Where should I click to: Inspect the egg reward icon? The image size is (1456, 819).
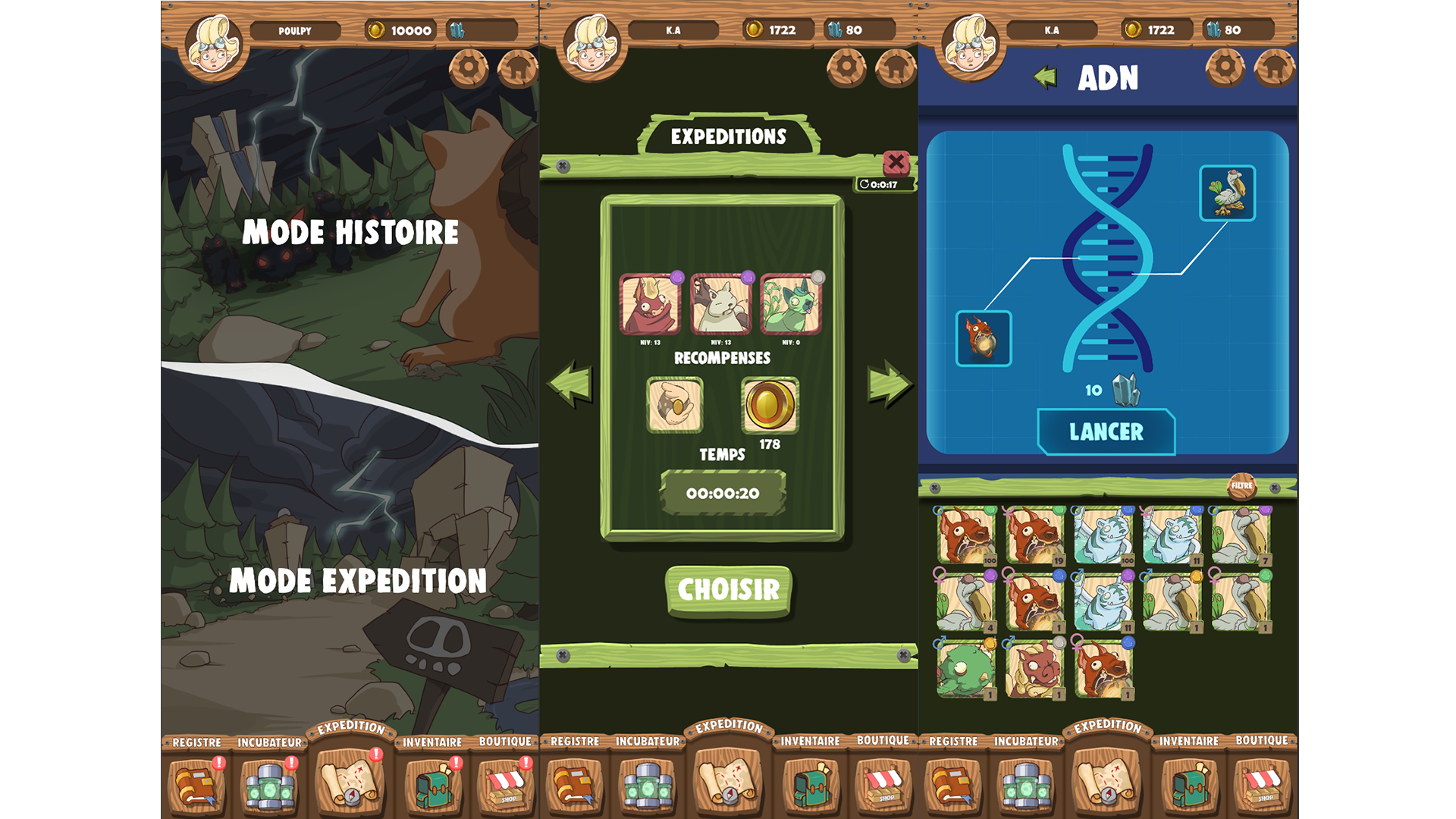point(674,405)
